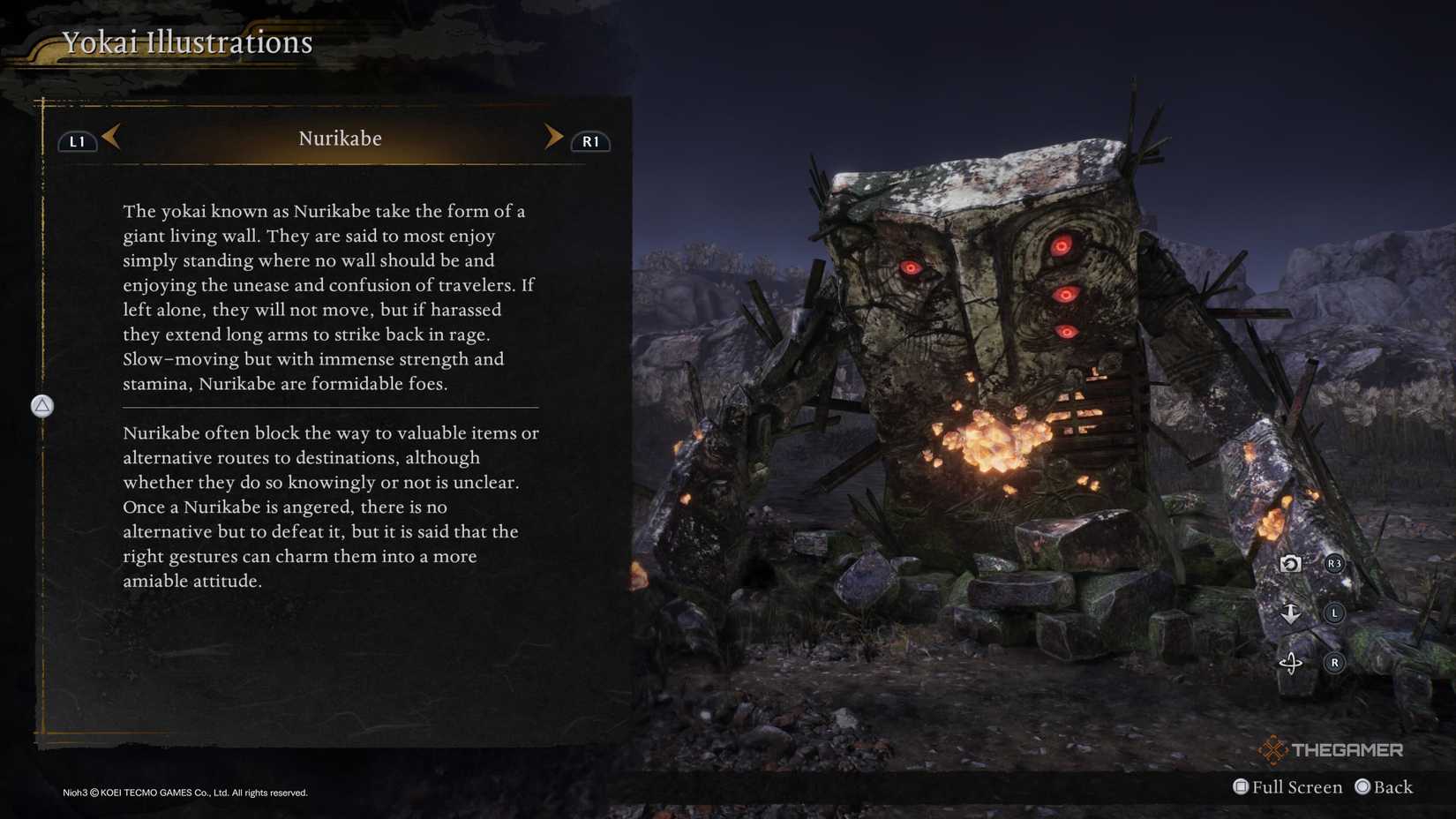Click the Triangle button icon on left edge
The height and width of the screenshot is (819, 1456).
click(x=41, y=407)
